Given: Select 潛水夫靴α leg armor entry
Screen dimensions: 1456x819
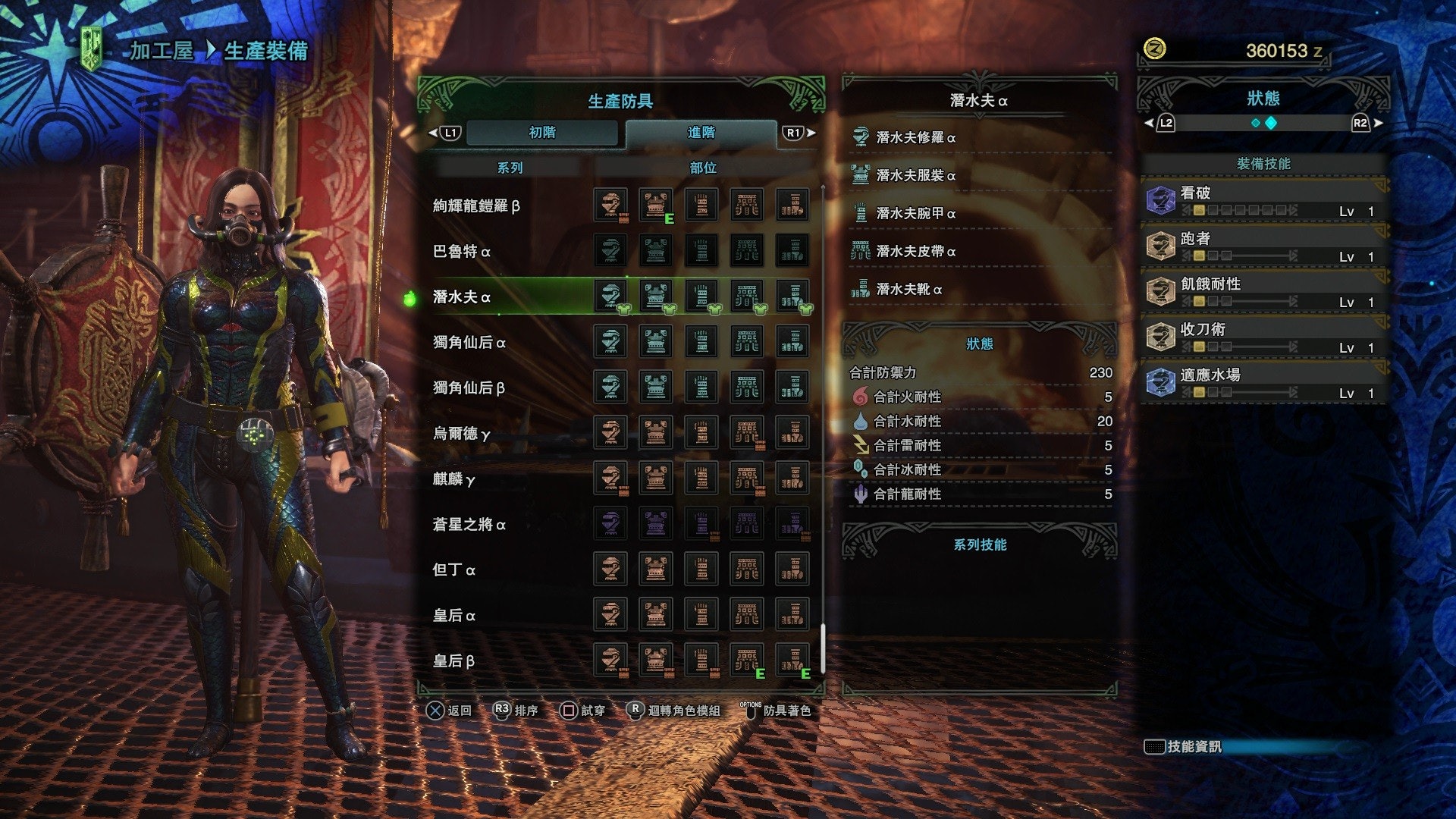Looking at the screenshot, I should click(x=908, y=289).
